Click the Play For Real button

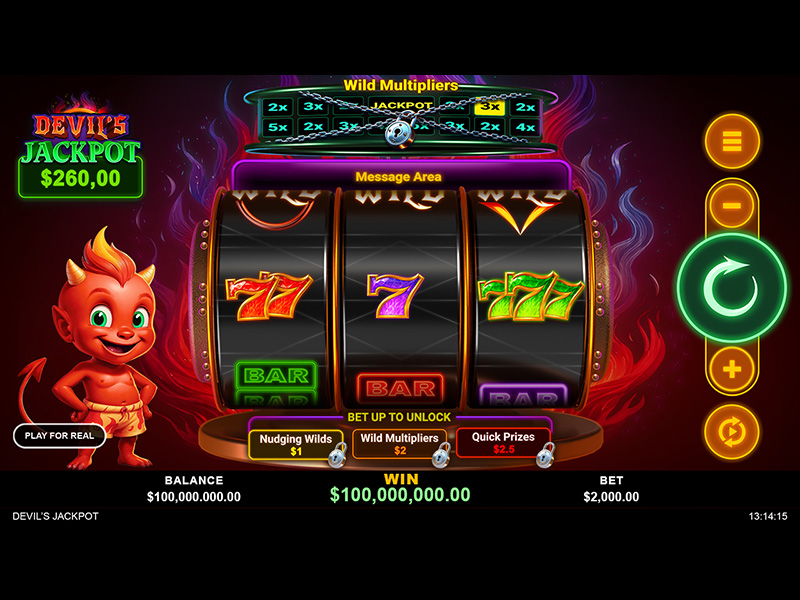[59, 435]
